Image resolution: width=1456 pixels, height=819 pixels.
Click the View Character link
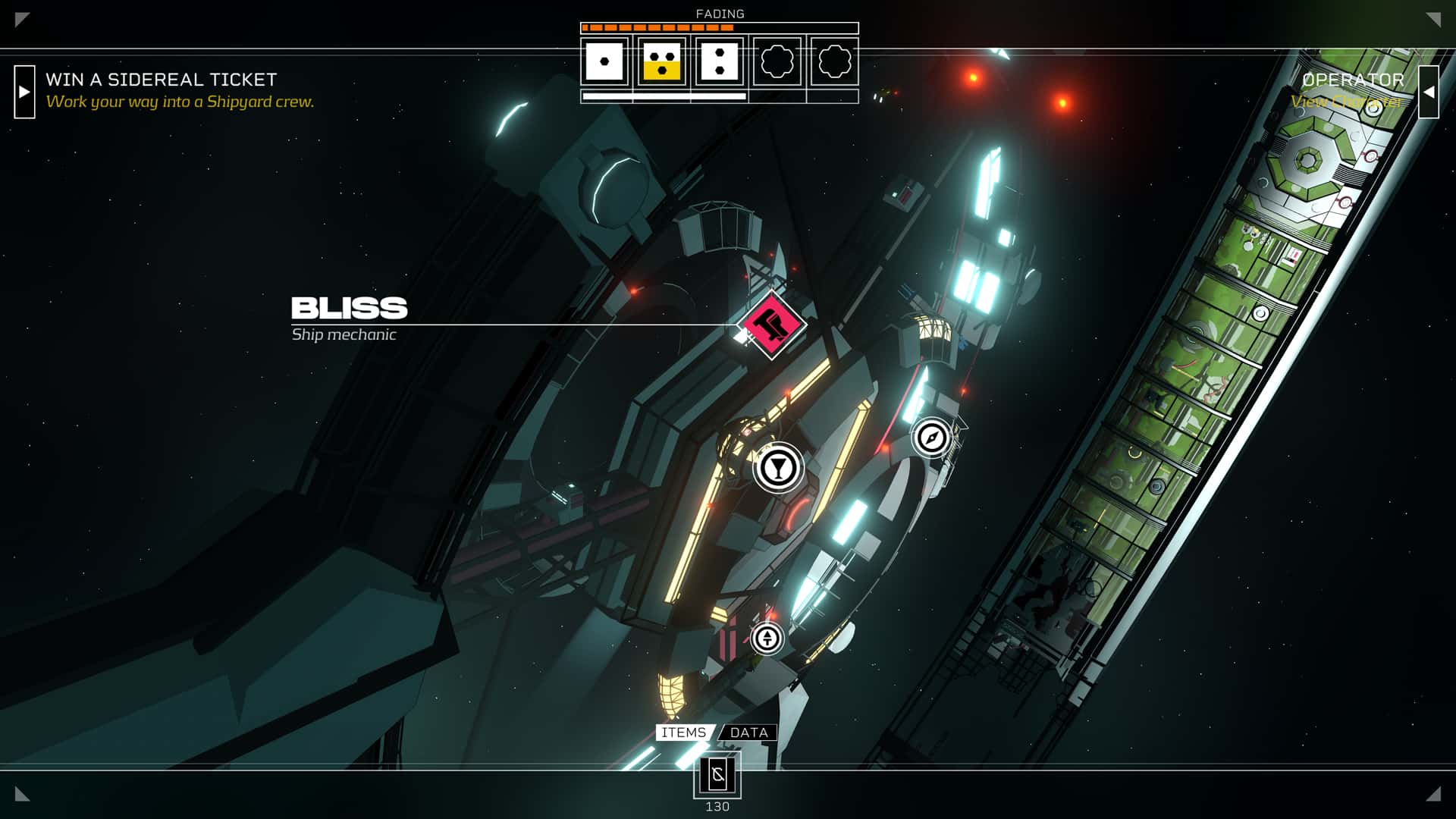1346,101
